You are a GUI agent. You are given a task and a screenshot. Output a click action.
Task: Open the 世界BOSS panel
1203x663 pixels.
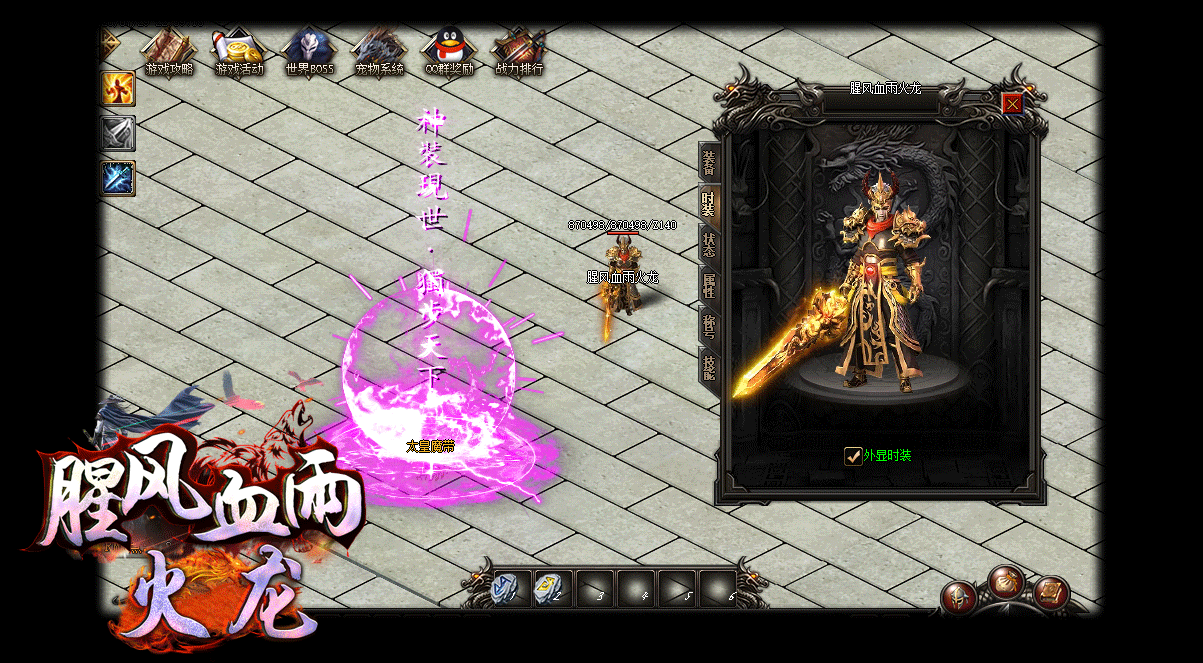(309, 50)
